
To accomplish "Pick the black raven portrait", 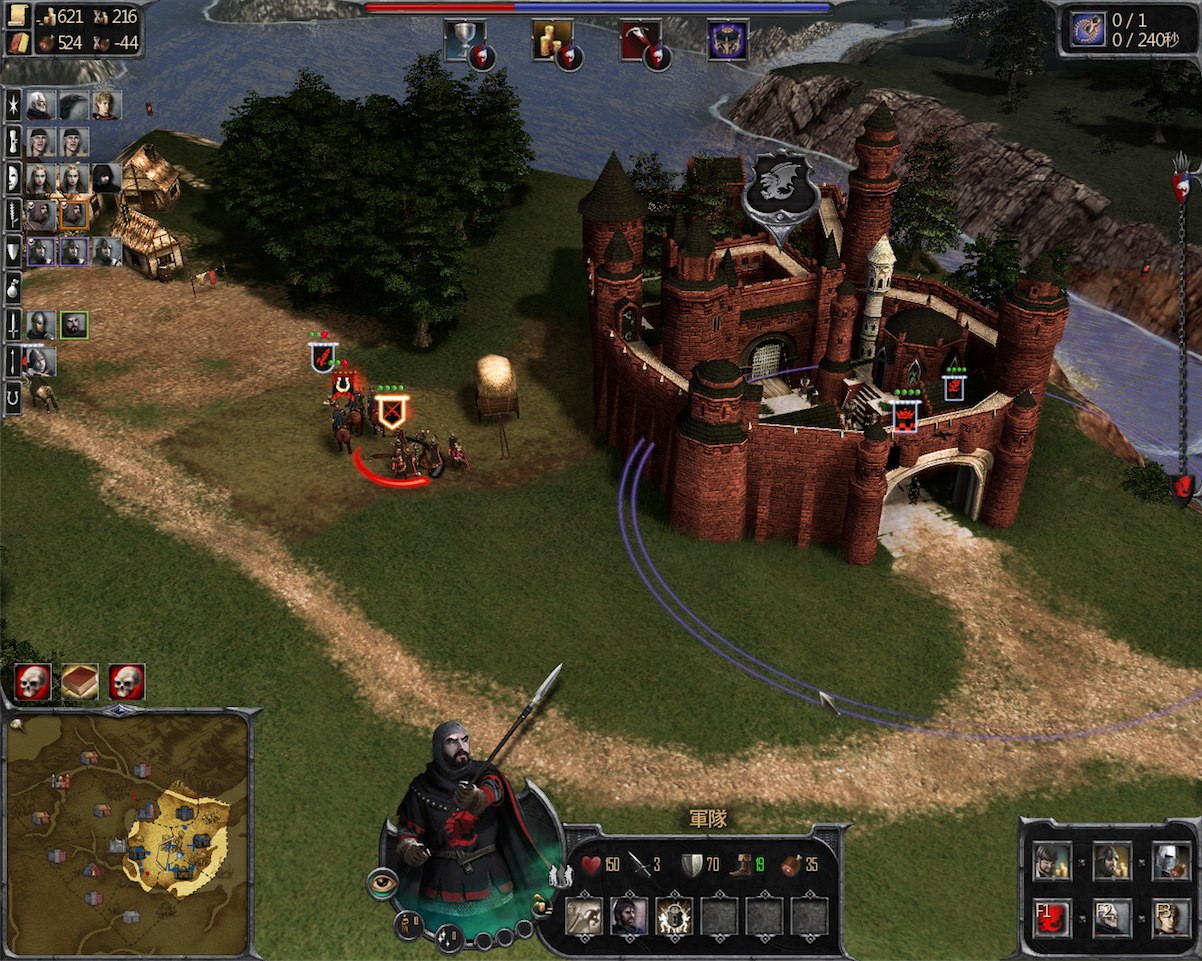I will click(73, 105).
